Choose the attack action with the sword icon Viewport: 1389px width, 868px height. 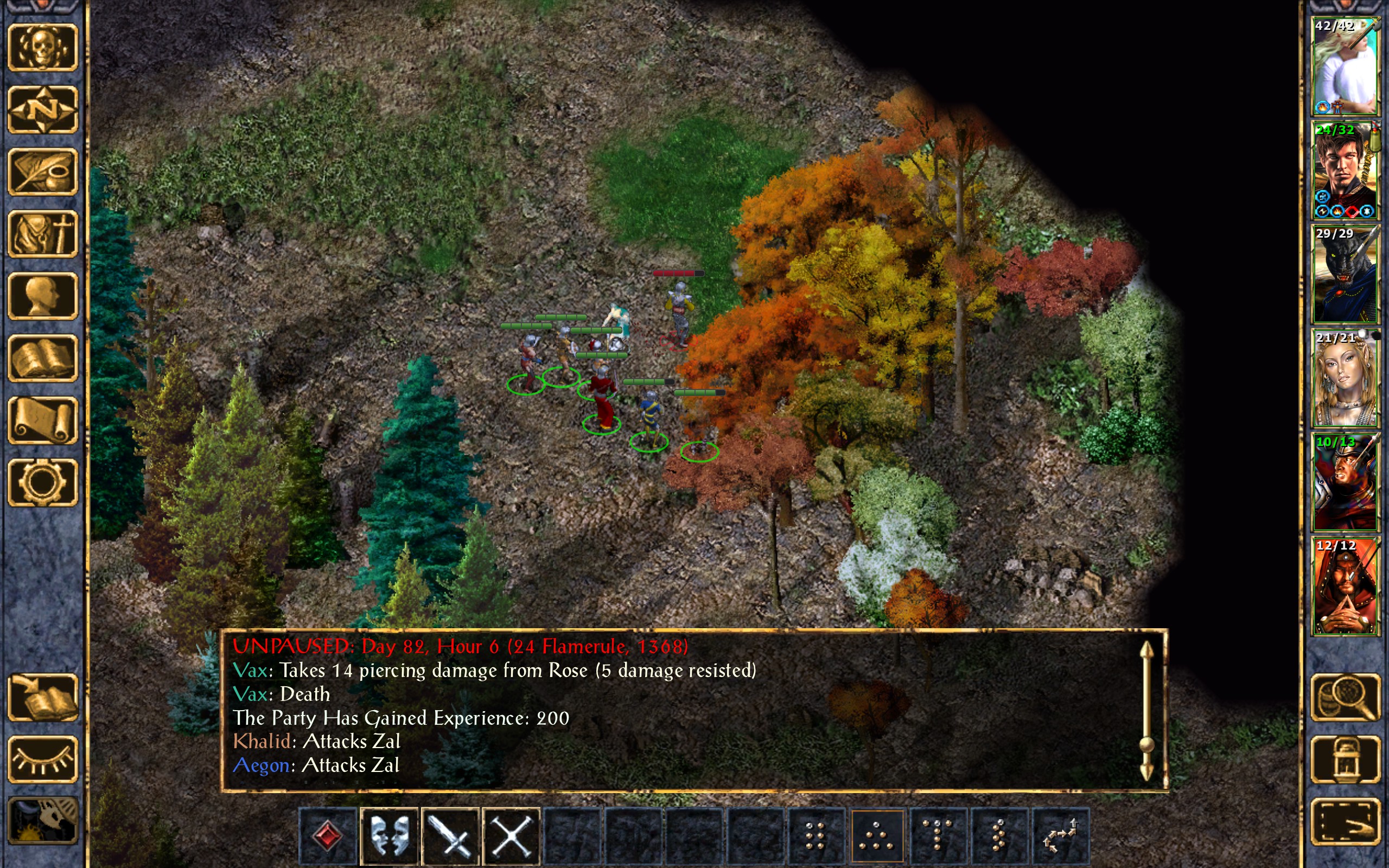click(x=450, y=836)
